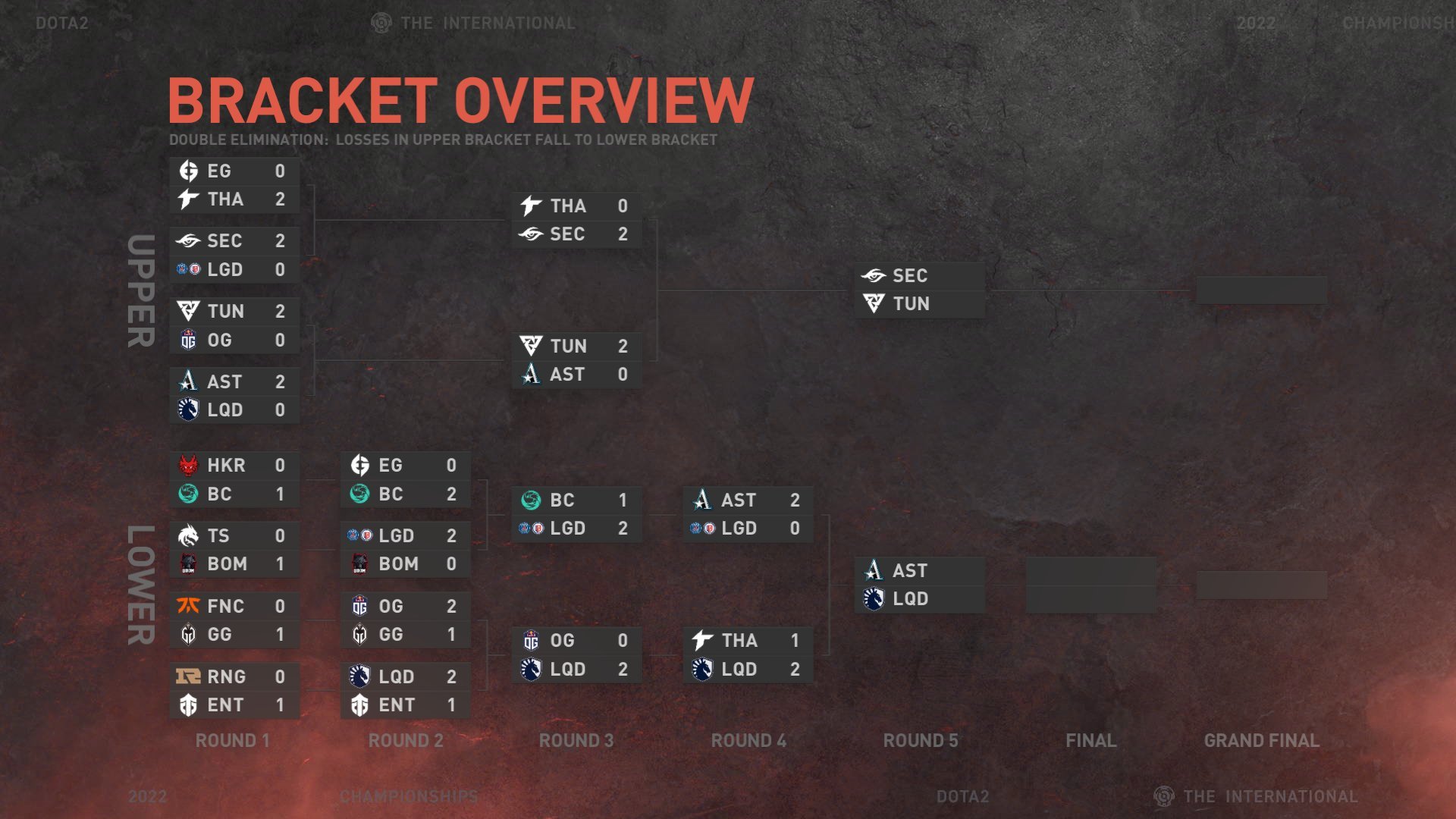1456x819 pixels.
Task: Open the LGD vs BOM round 2 match
Action: point(405,550)
